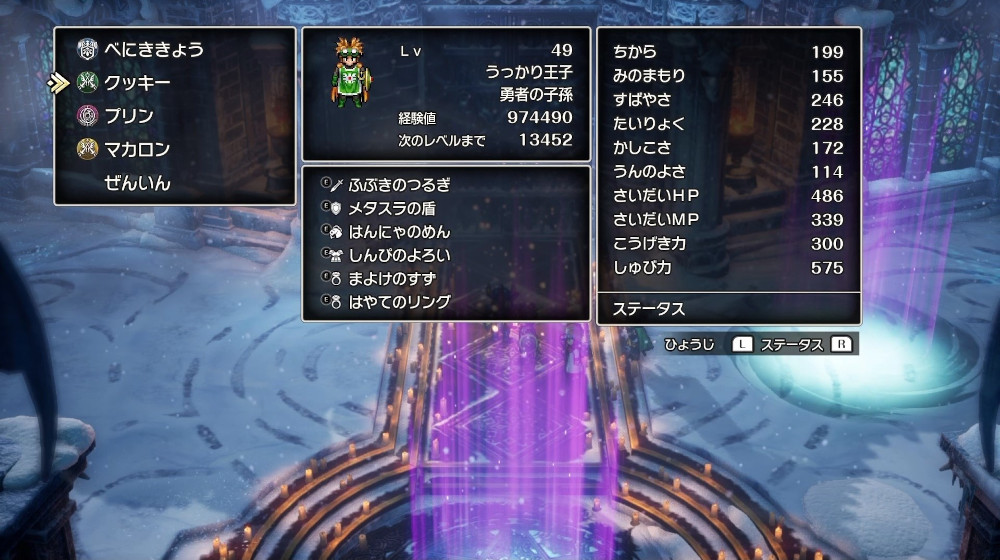The image size is (1000, 560).
Task: Select the ふぶきのつるぎ weapon slot
Action: (x=399, y=184)
